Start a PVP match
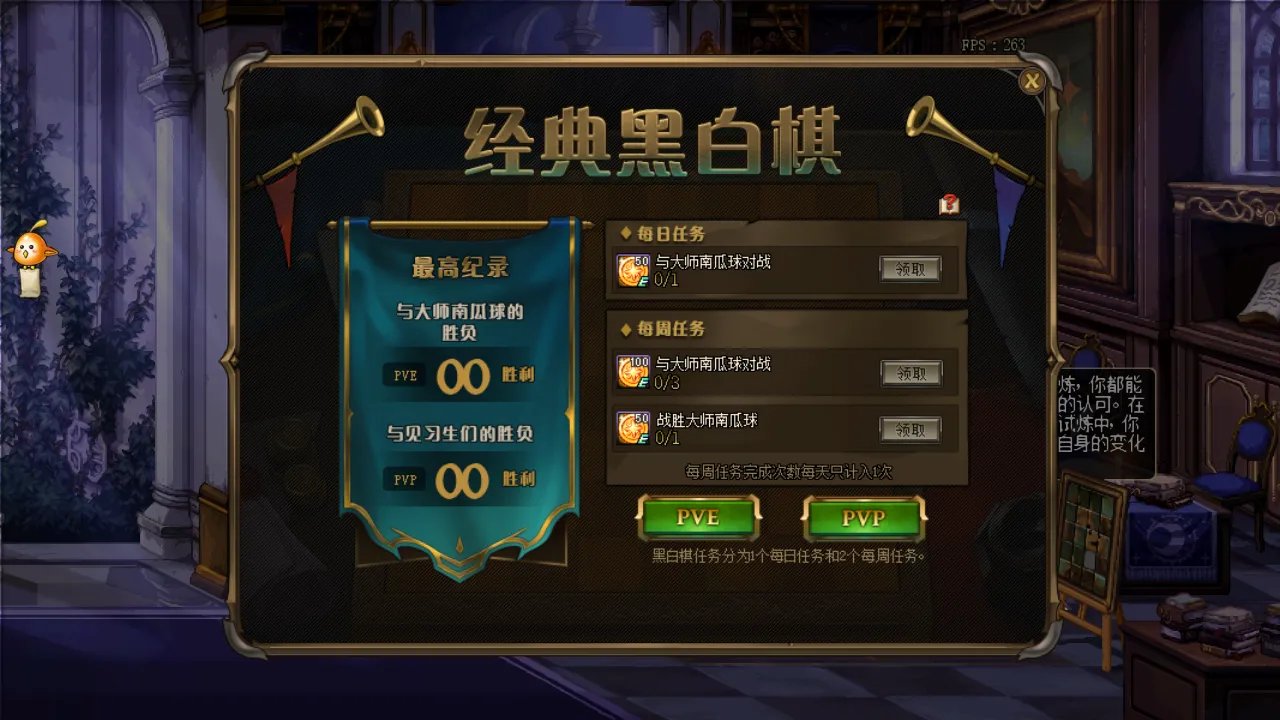The height and width of the screenshot is (720, 1280). [861, 518]
